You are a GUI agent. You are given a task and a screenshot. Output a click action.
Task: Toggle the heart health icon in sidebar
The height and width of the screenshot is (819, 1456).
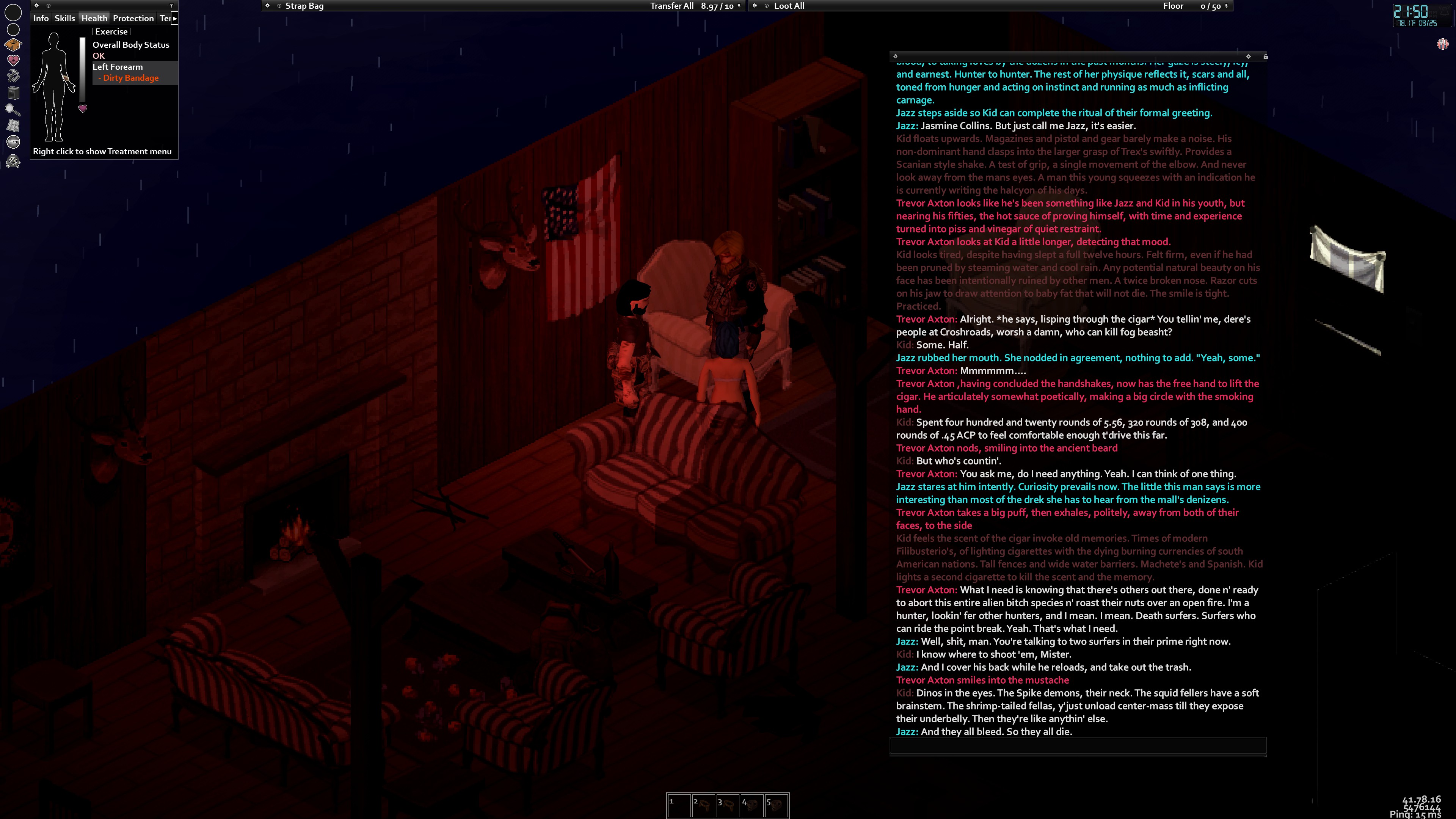pyautogui.click(x=13, y=60)
